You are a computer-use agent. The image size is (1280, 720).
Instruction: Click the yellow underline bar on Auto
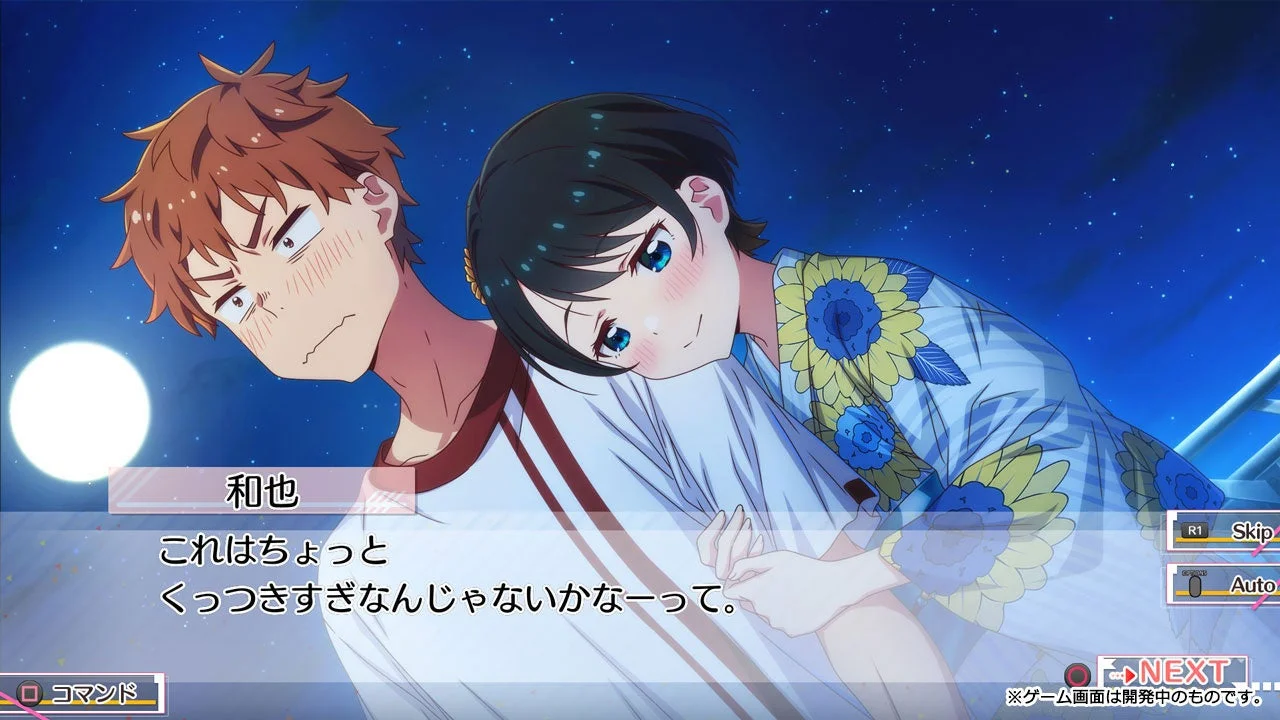1217,592
